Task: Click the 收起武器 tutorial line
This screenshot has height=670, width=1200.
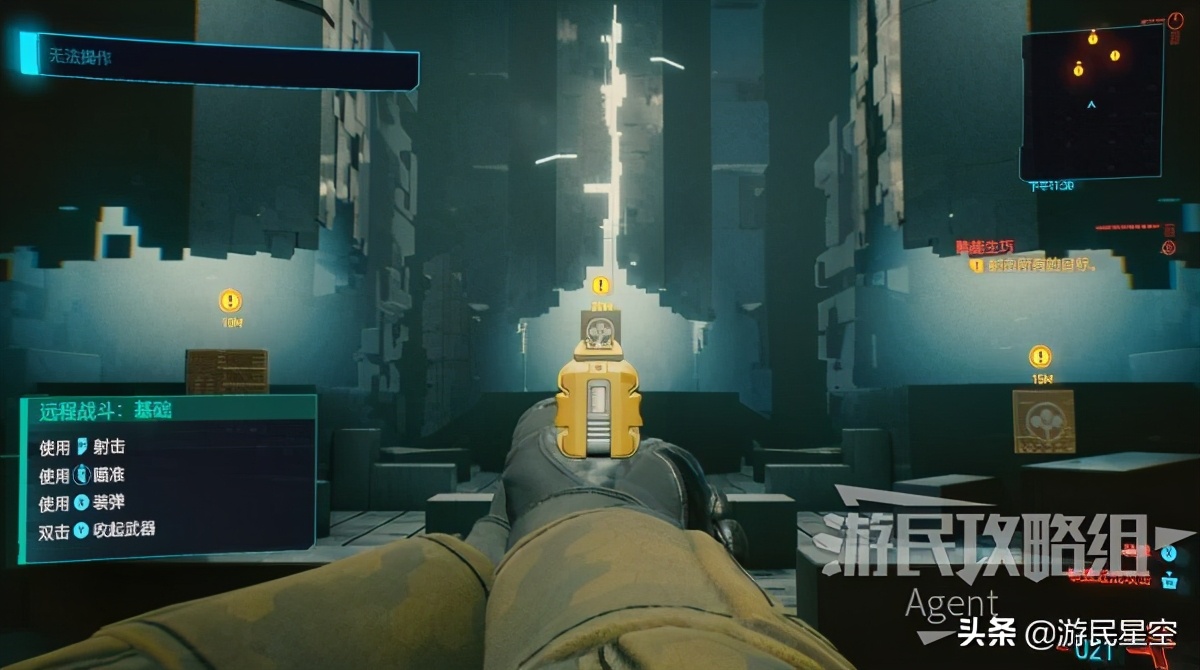Action: tap(110, 529)
